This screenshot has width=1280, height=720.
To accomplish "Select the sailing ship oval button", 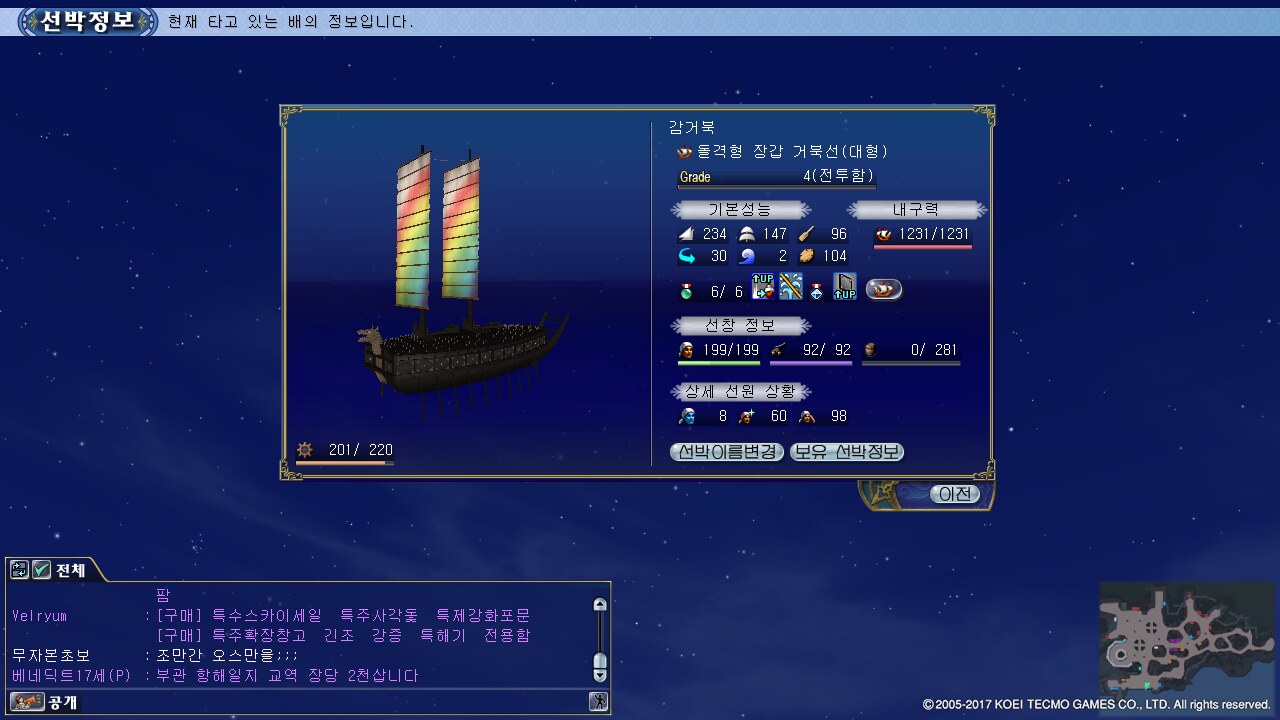I will (884, 289).
